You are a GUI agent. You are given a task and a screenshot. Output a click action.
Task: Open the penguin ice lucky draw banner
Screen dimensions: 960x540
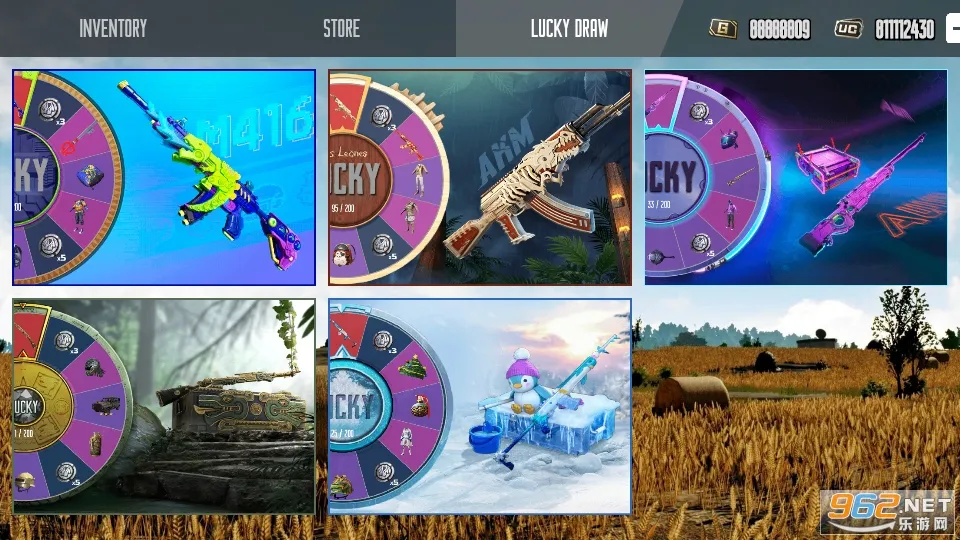(480, 406)
